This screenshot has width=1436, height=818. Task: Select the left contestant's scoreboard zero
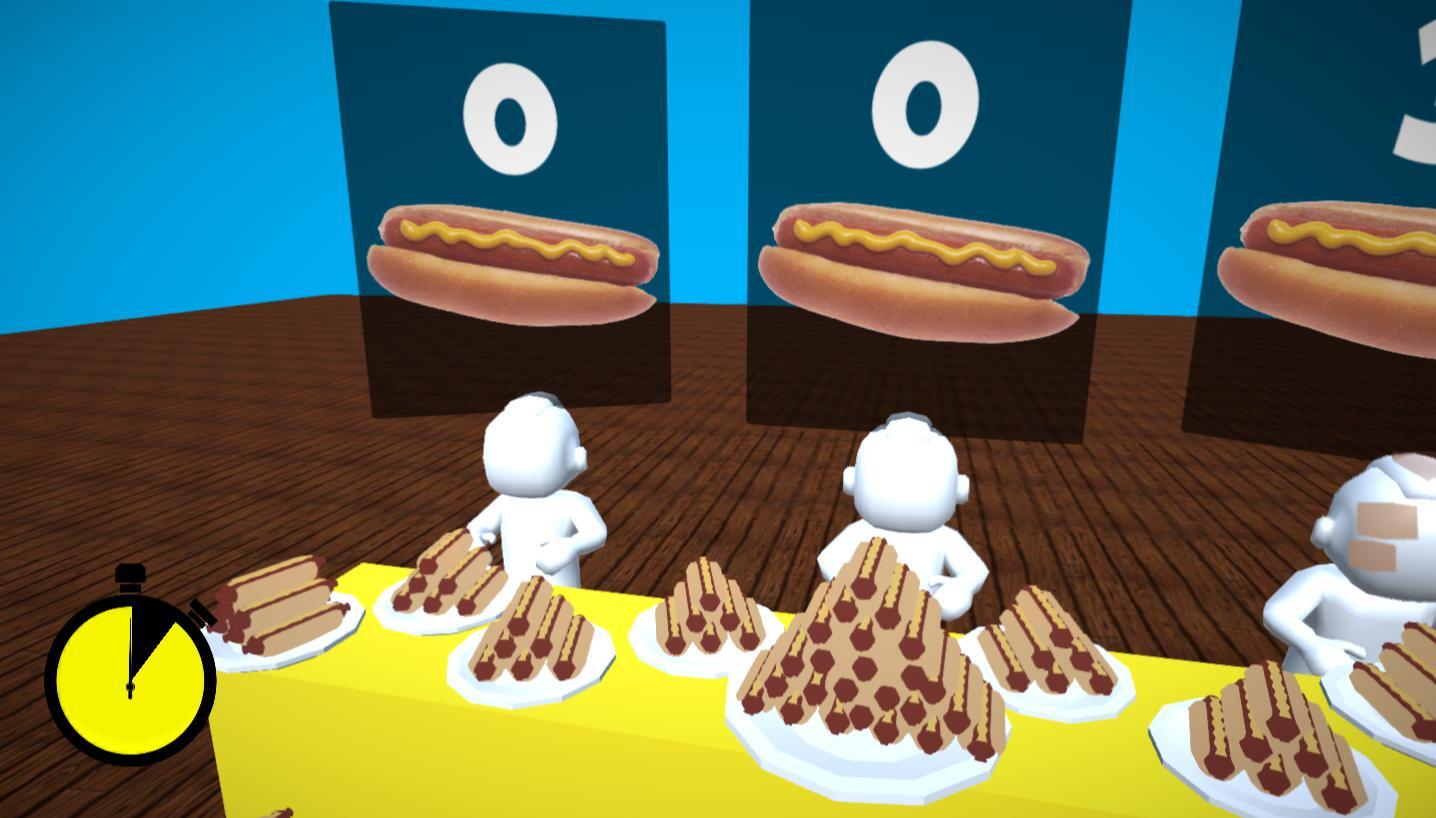pyautogui.click(x=511, y=115)
